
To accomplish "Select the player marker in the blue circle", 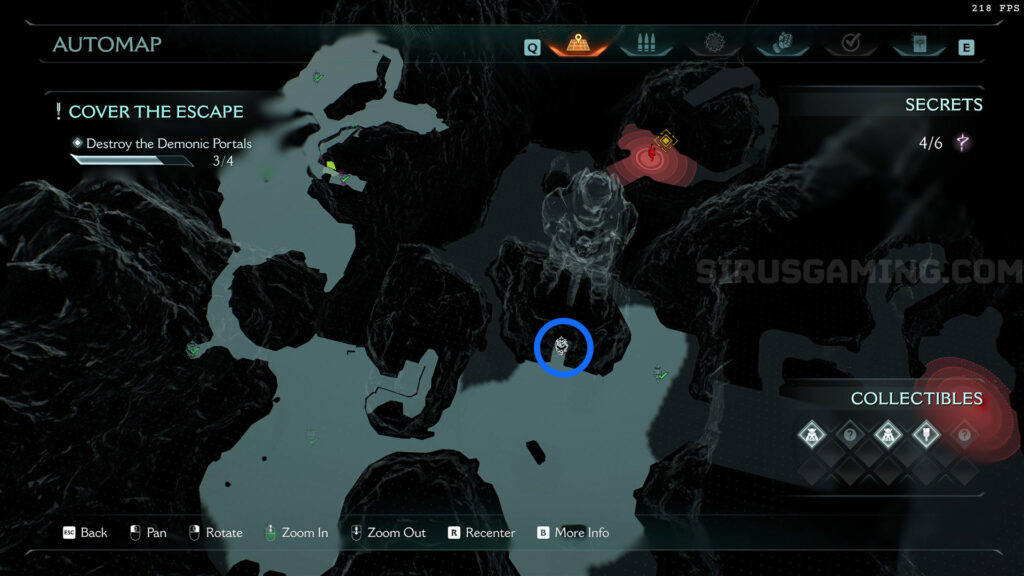I will pyautogui.click(x=564, y=347).
